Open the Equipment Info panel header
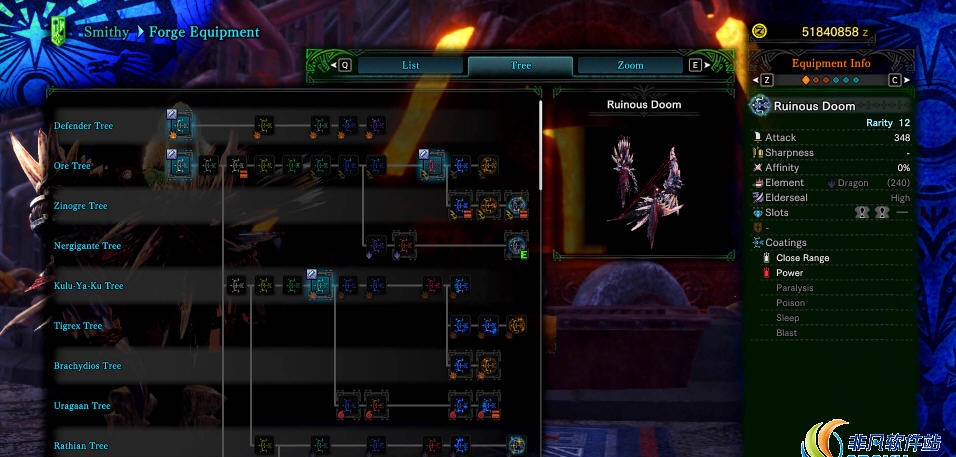The width and height of the screenshot is (956, 457). pos(831,63)
